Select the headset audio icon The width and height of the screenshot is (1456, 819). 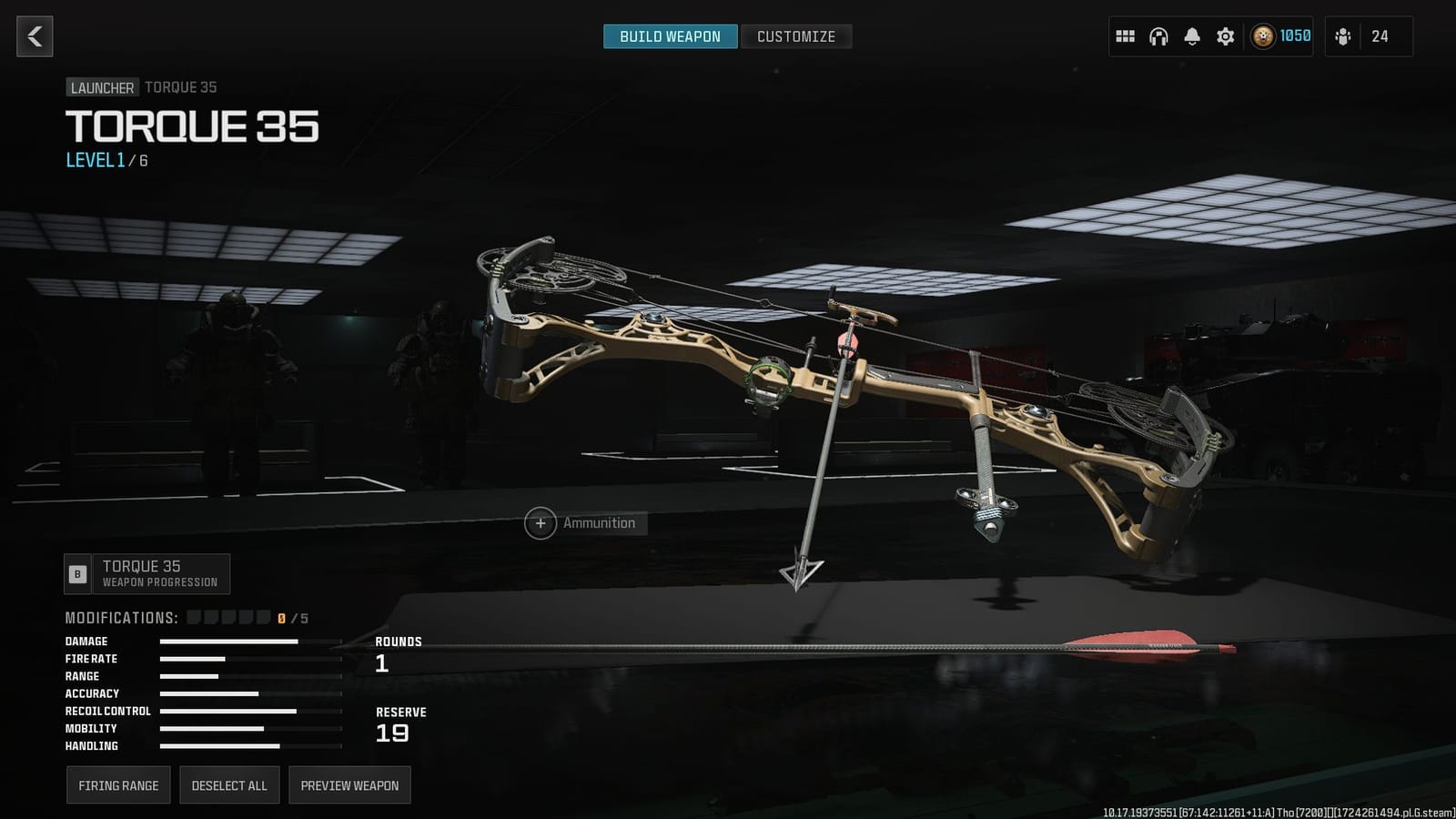click(x=1158, y=36)
